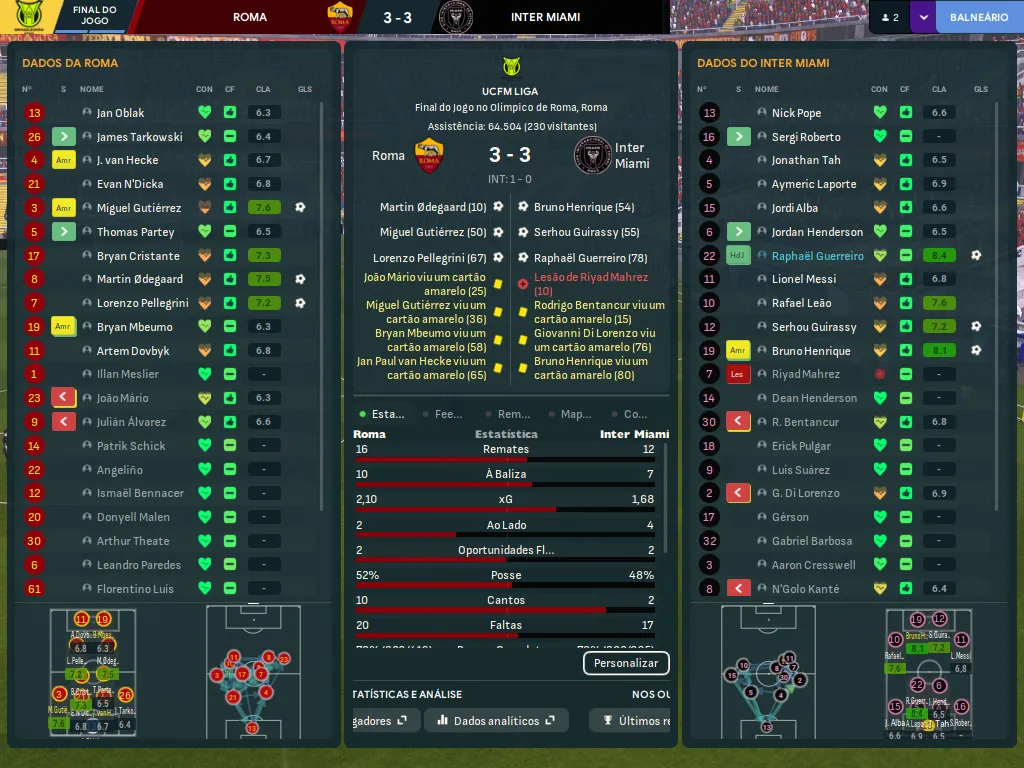This screenshot has height=768, width=1024.
Task: Choose Artem Dovbyk in Roma's squad list
Action: point(133,351)
